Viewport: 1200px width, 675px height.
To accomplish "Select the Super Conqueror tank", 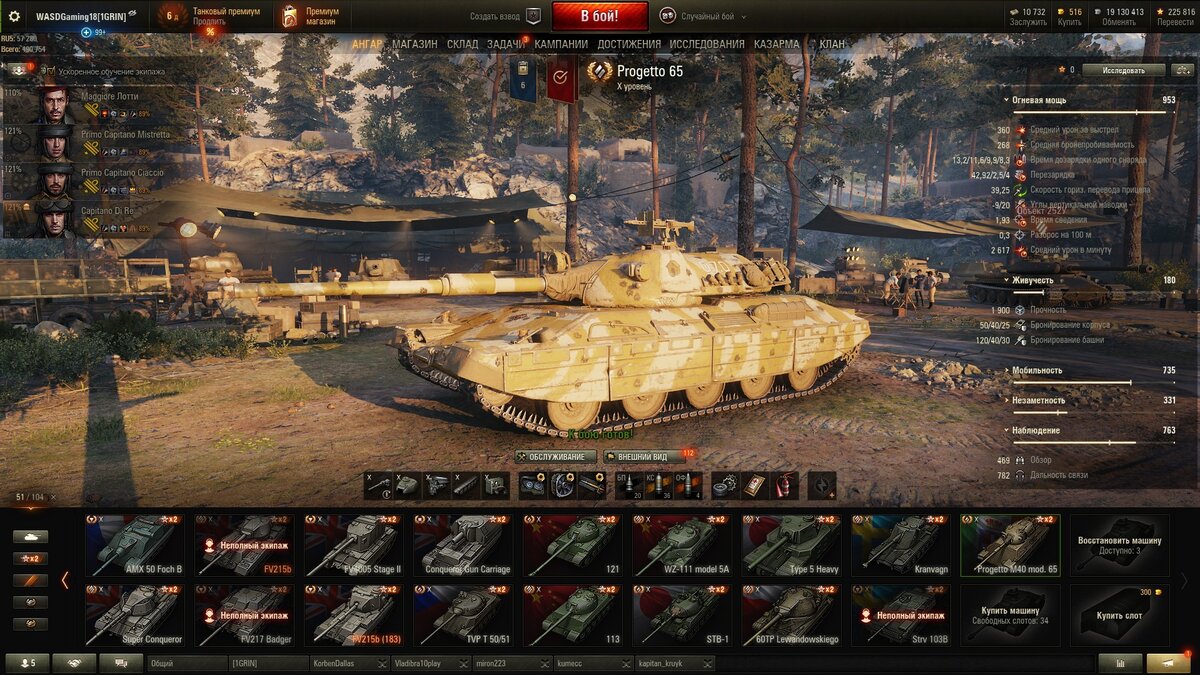I will 134,615.
